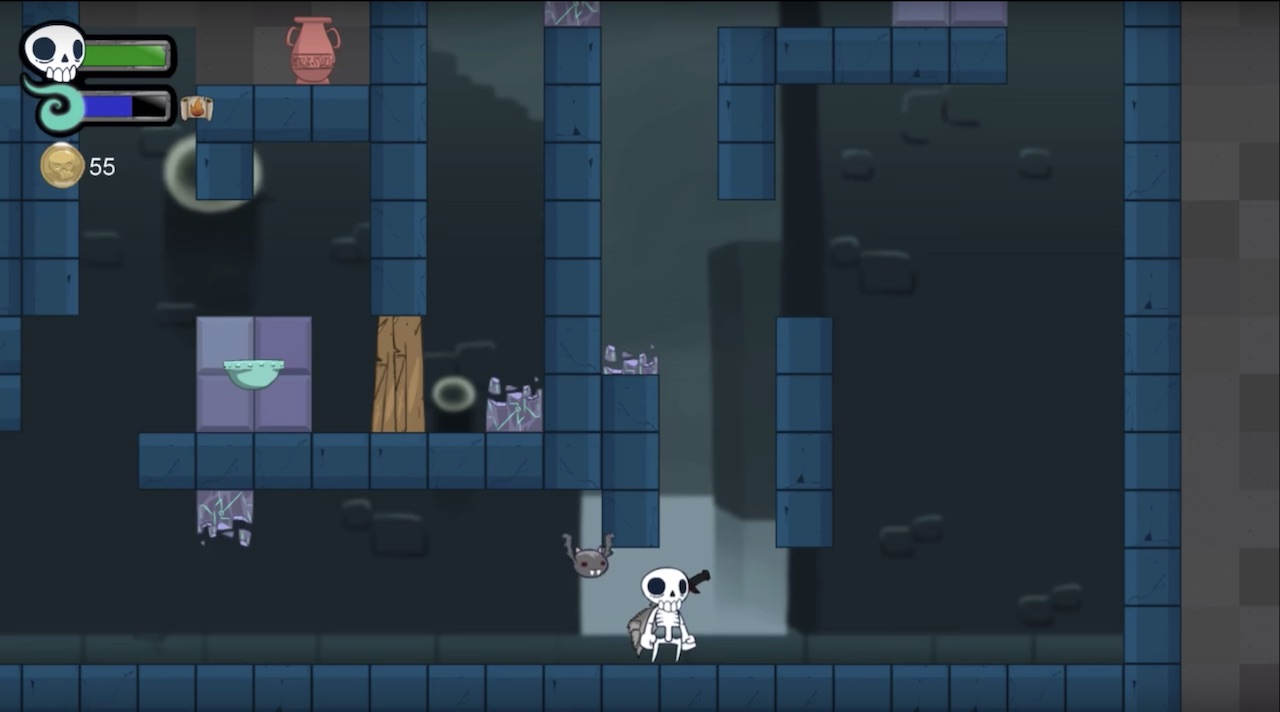1280x712 pixels.
Task: Select the fire scroll spell icon
Action: [x=197, y=107]
